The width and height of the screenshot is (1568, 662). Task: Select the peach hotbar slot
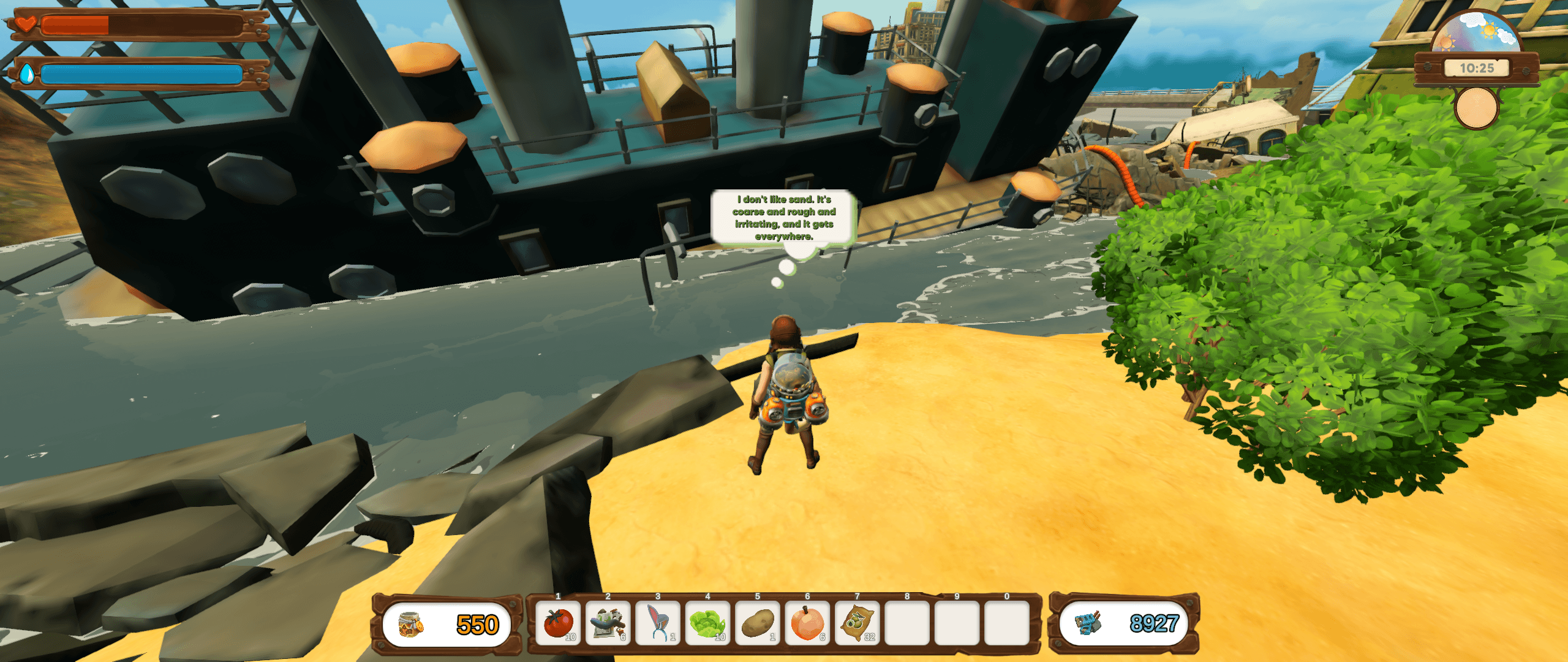[x=807, y=623]
